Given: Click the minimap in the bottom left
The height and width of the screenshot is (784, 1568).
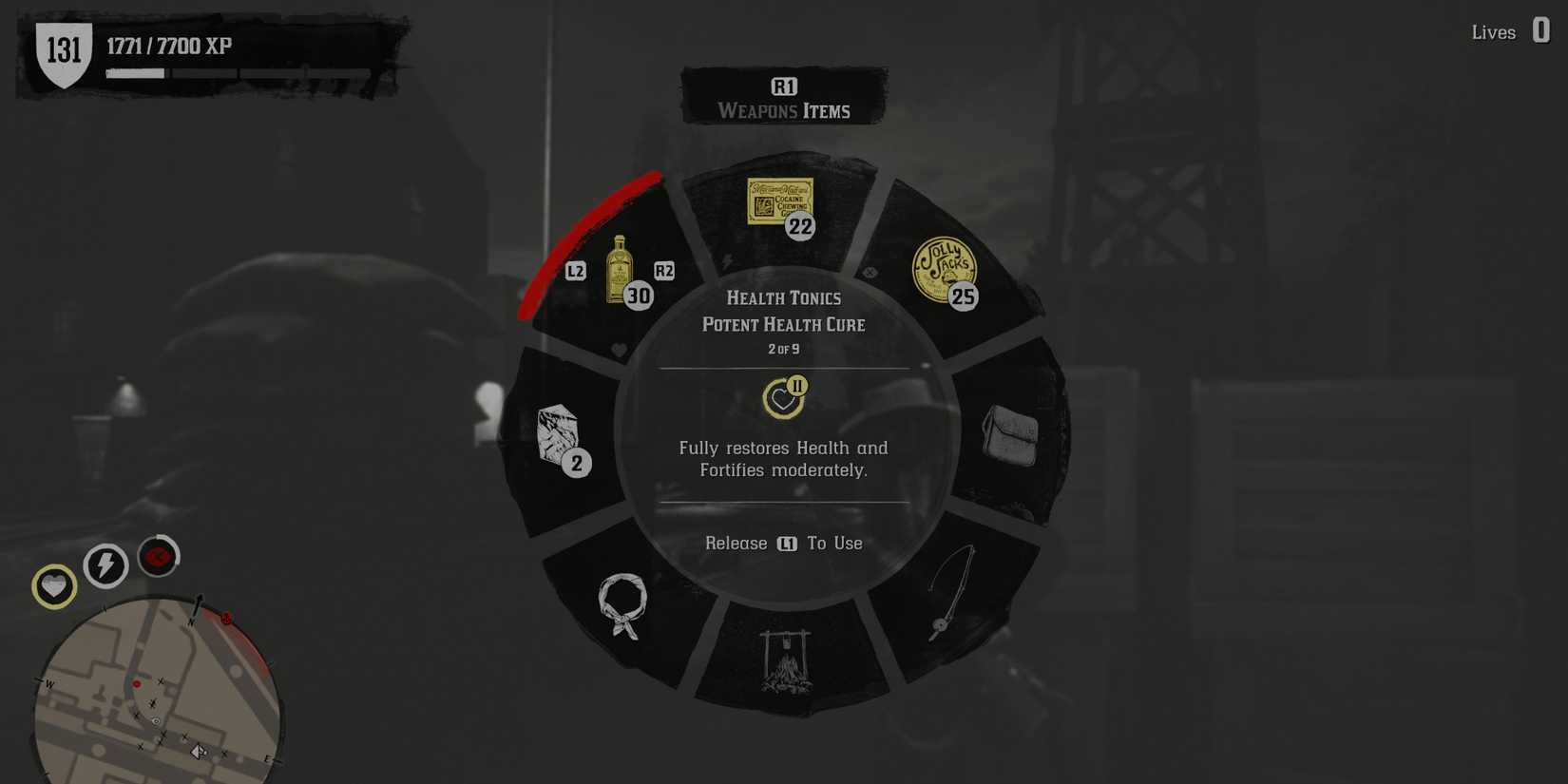Looking at the screenshot, I should click(x=157, y=703).
